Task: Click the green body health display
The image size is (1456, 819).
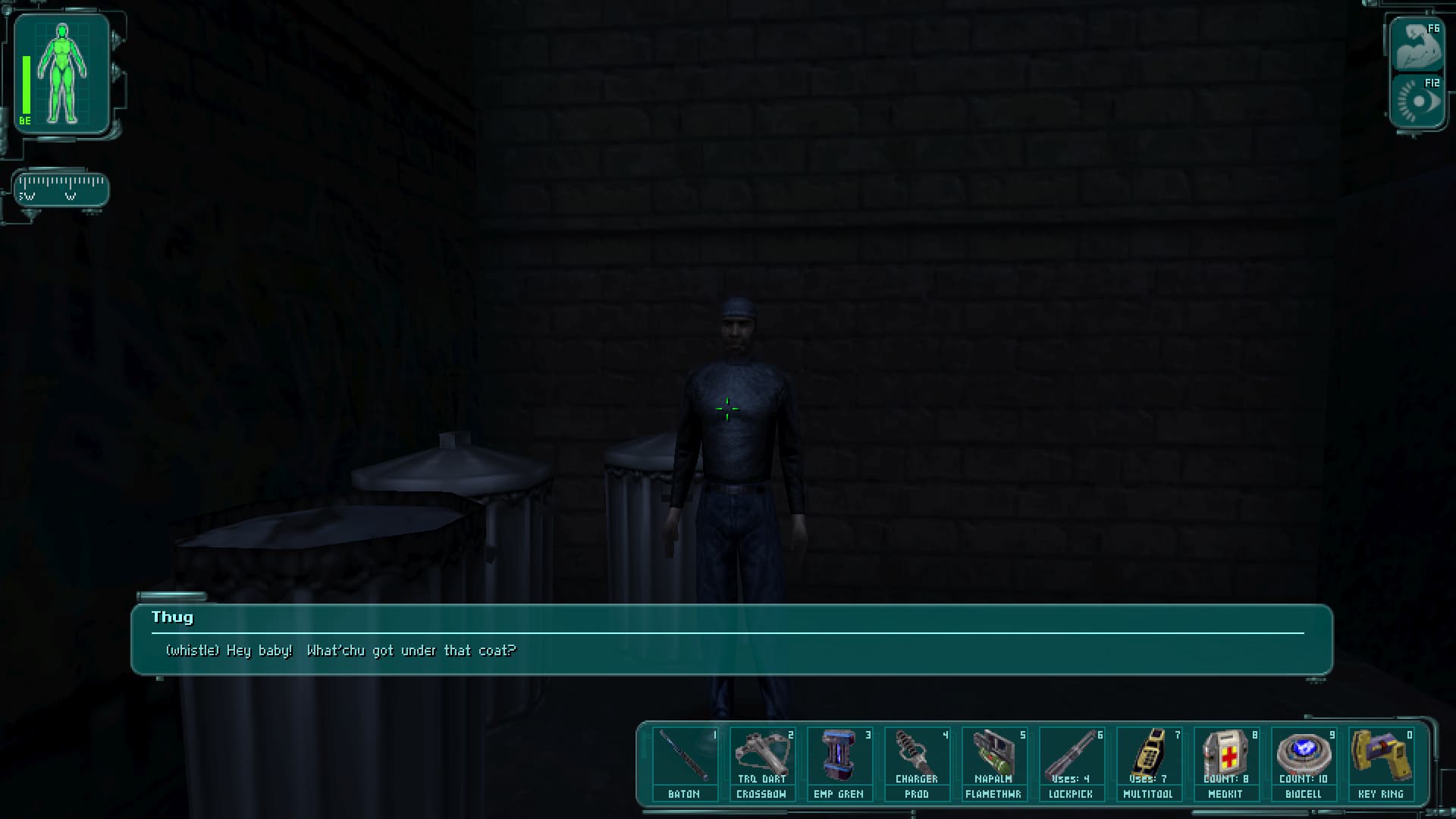Action: pyautogui.click(x=62, y=74)
